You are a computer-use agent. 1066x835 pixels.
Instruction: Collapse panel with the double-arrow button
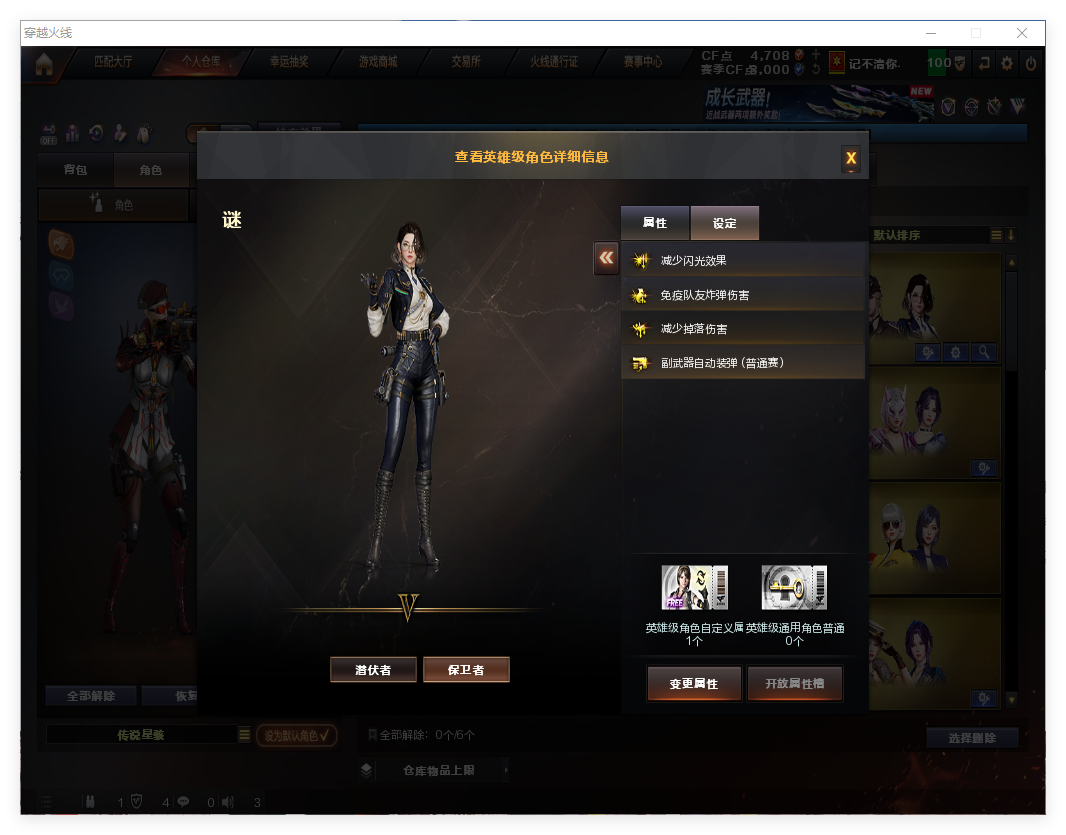(606, 258)
